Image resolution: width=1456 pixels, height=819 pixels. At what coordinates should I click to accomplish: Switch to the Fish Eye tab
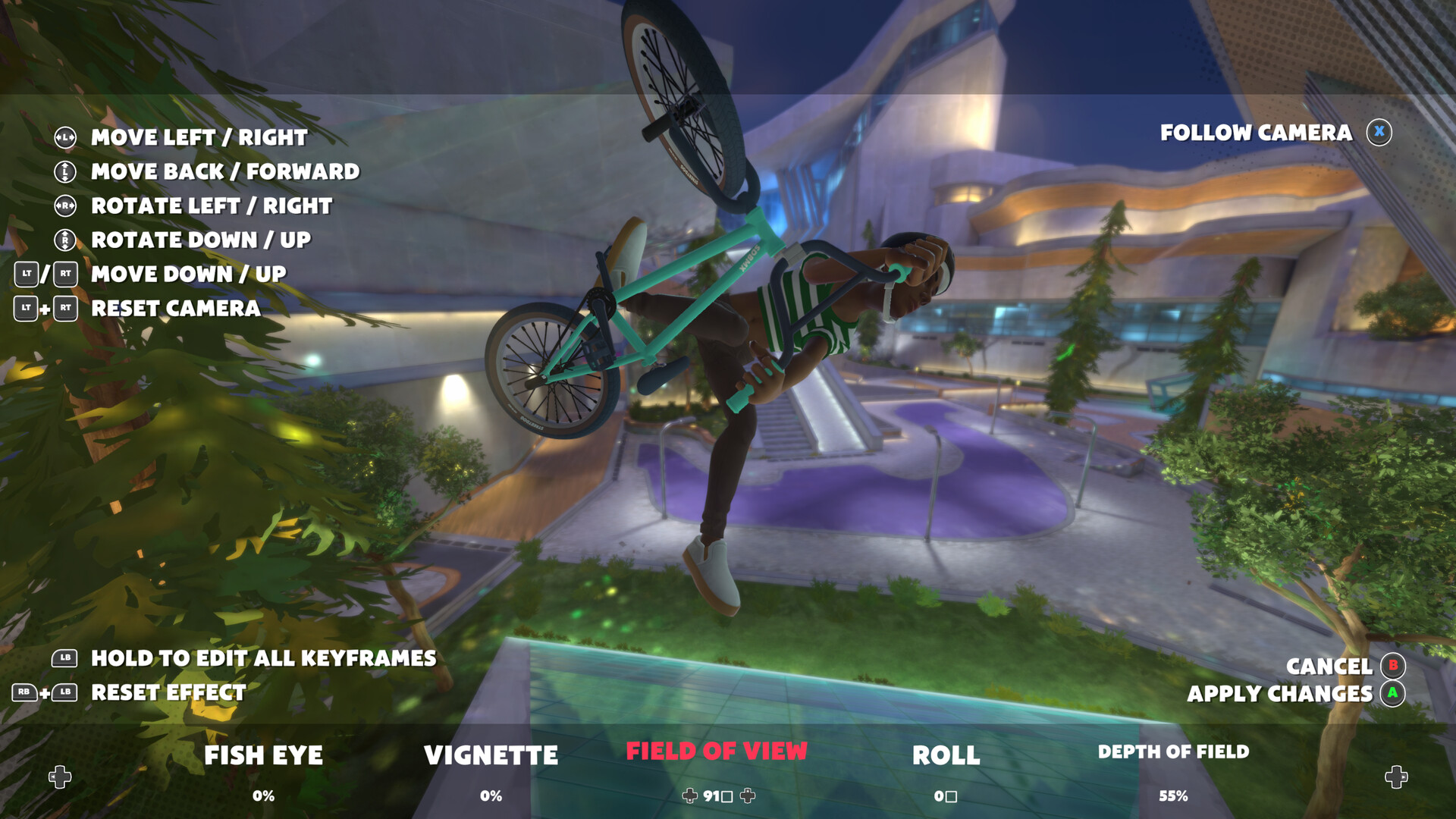(262, 756)
